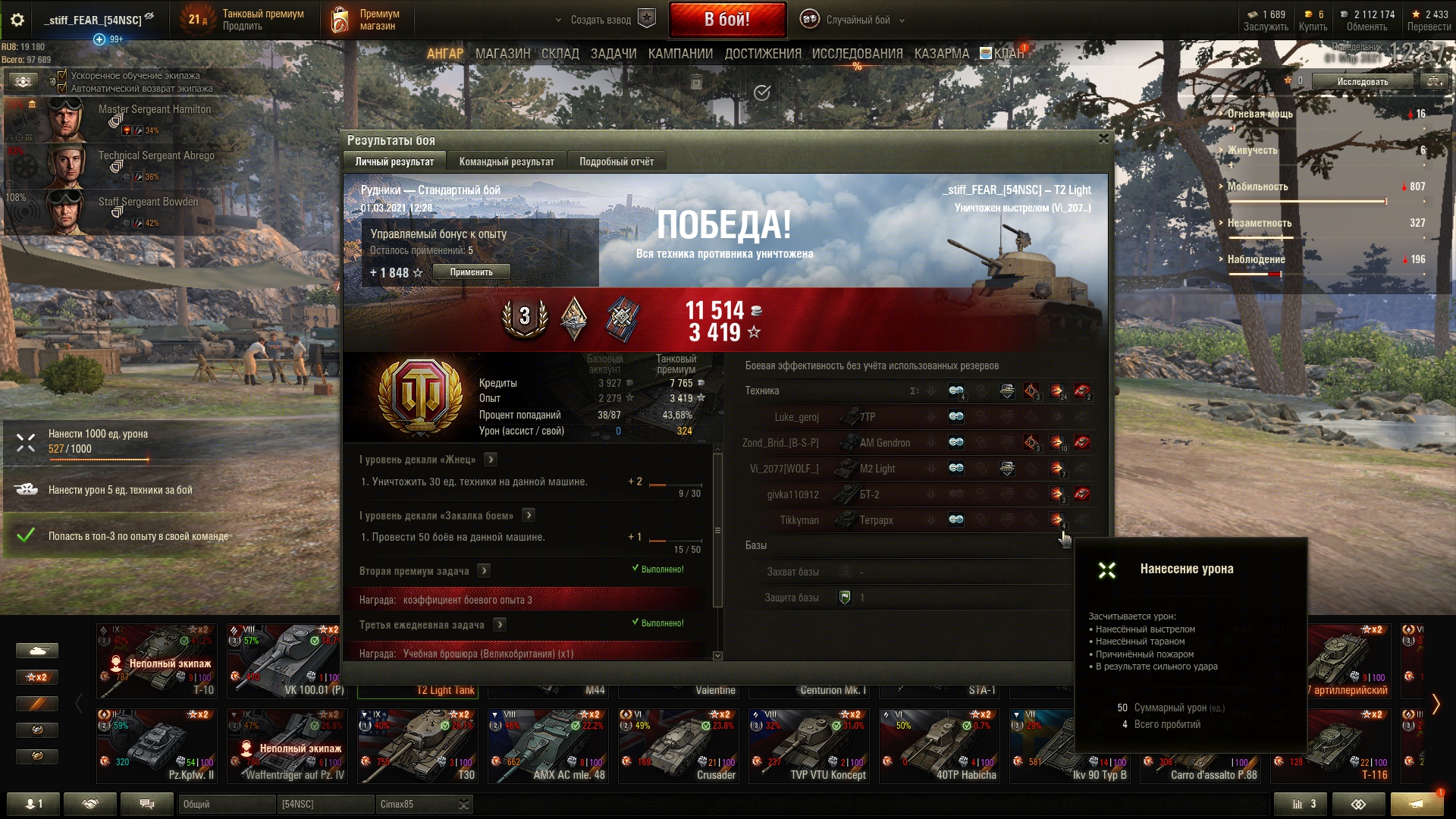
Task: Apply the experience bonus with «Применить»
Action: point(471,272)
